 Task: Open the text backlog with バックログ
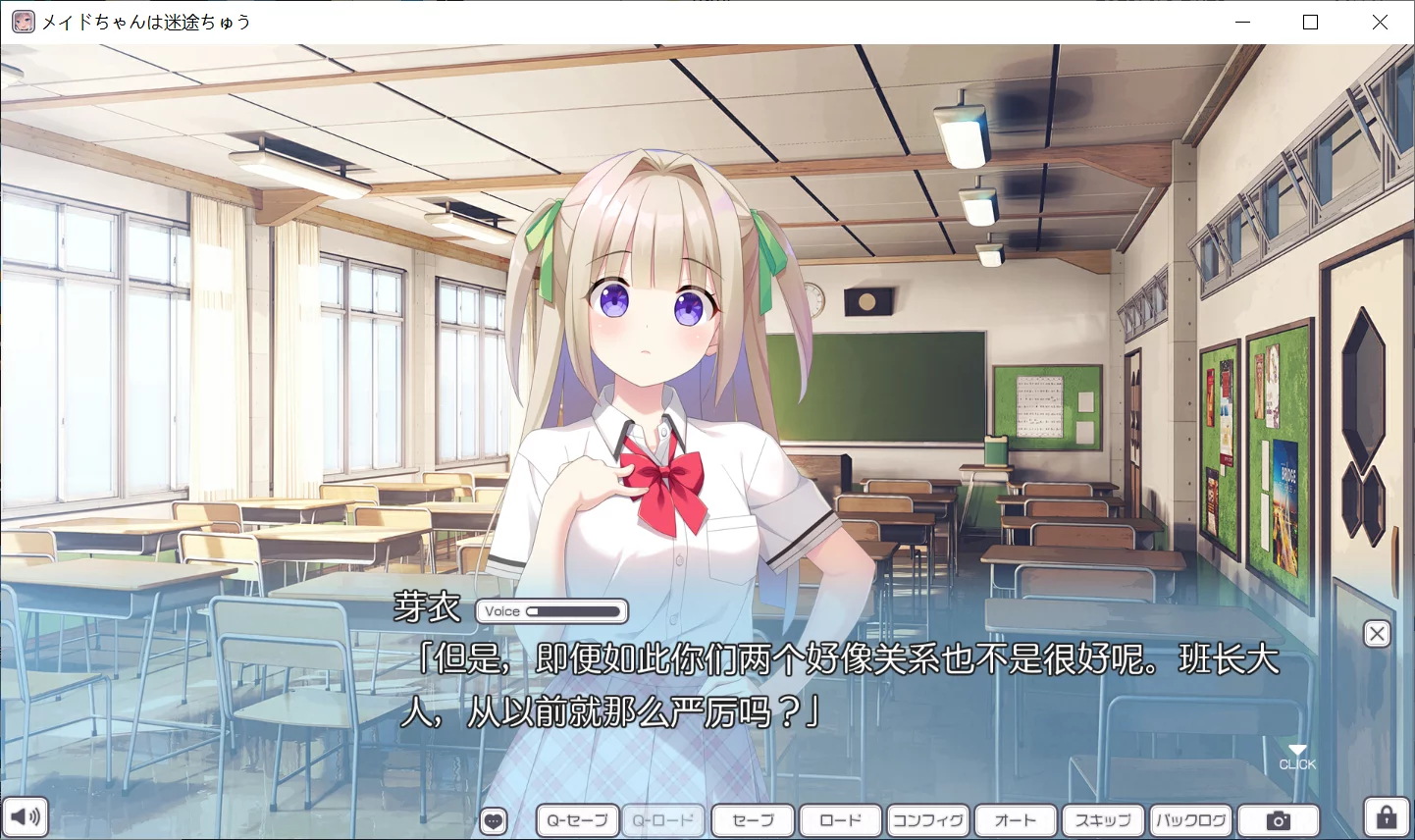[x=1190, y=819]
